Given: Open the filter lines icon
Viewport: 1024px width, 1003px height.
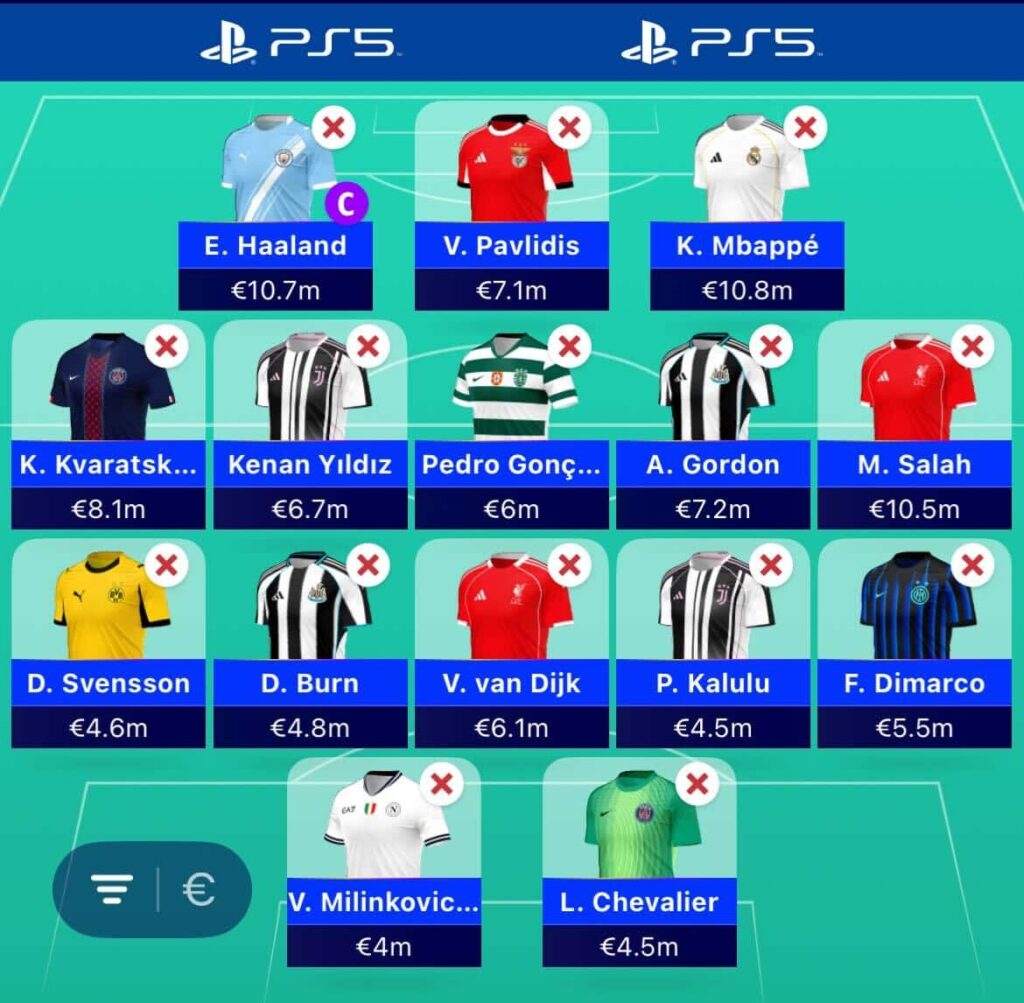Looking at the screenshot, I should coord(112,889).
